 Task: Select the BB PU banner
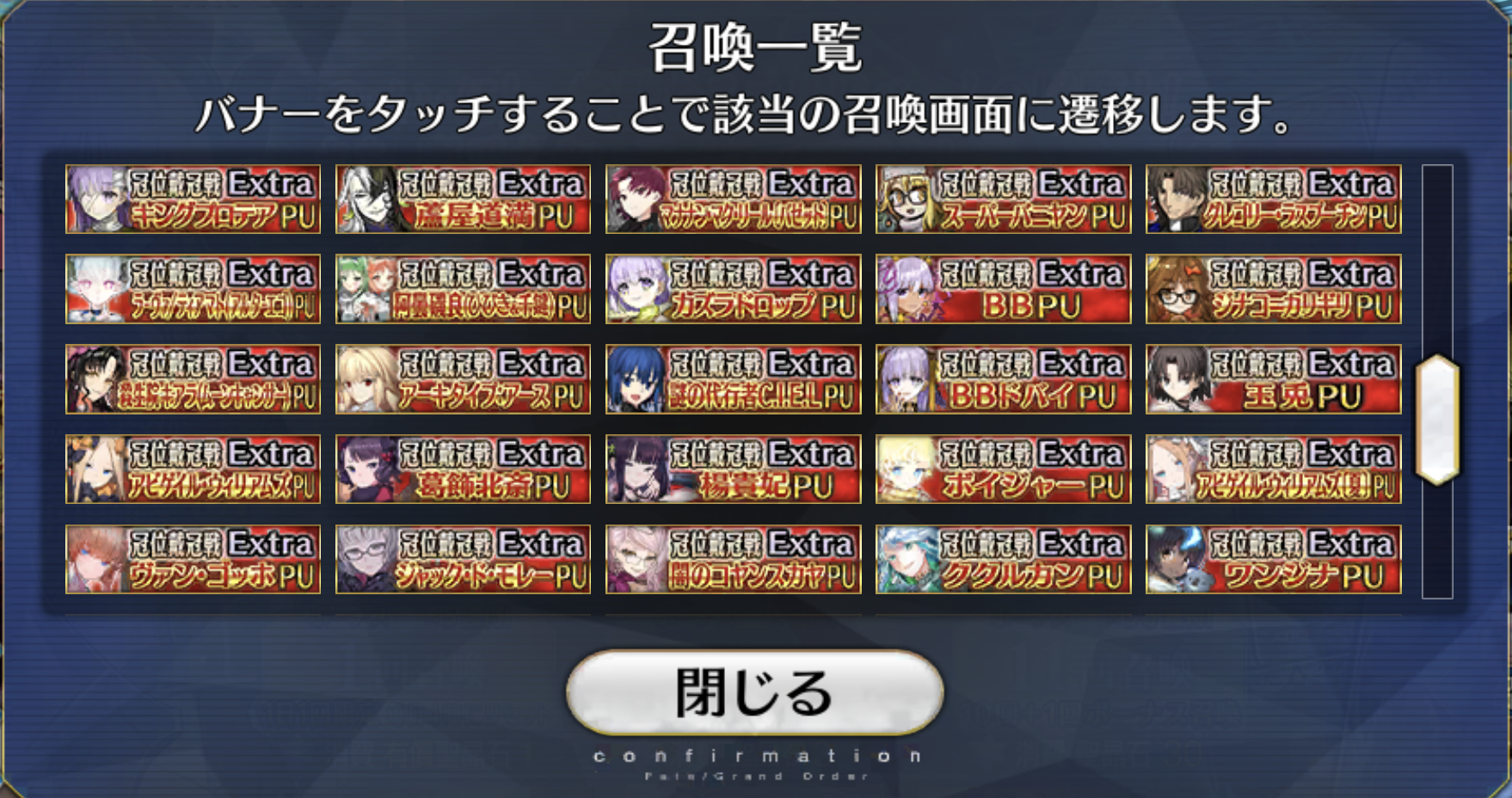point(1003,290)
